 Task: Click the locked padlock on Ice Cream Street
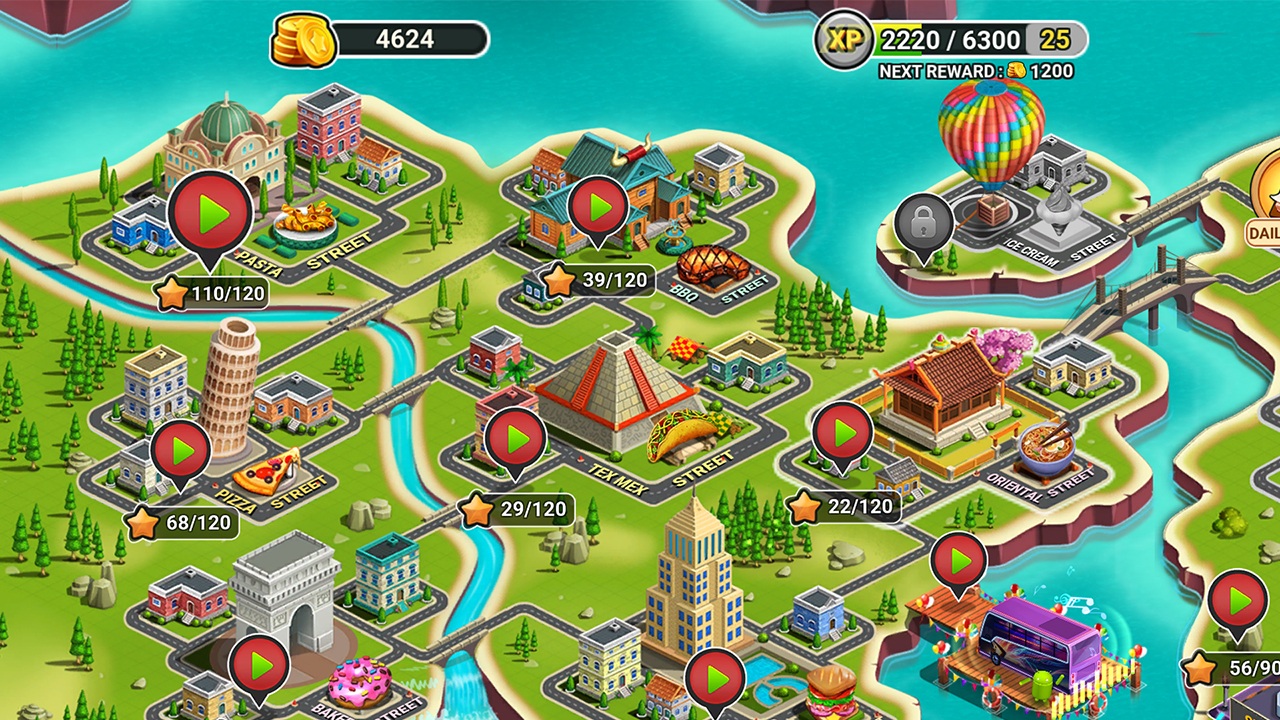point(925,218)
